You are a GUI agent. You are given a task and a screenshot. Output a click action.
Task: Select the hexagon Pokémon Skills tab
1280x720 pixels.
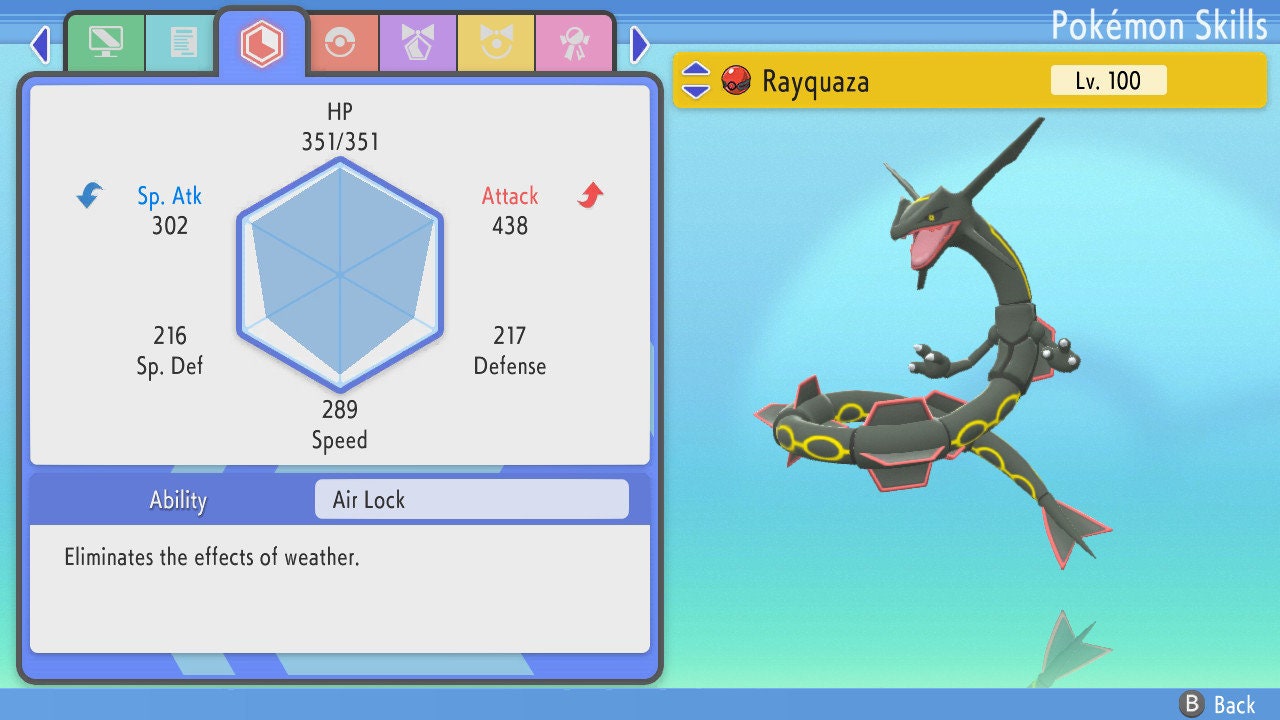pyautogui.click(x=262, y=43)
